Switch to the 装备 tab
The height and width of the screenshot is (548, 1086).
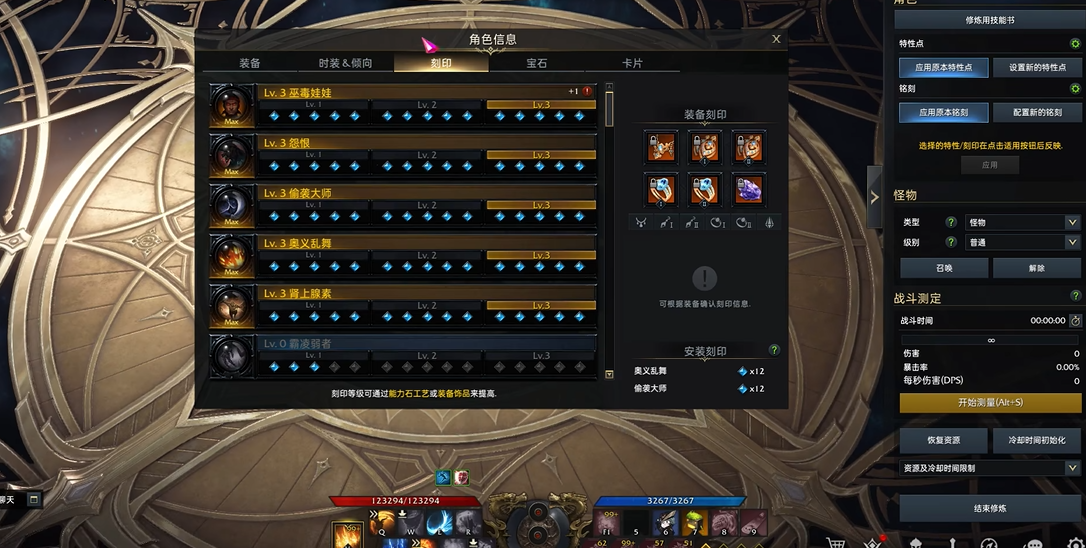tap(250, 63)
